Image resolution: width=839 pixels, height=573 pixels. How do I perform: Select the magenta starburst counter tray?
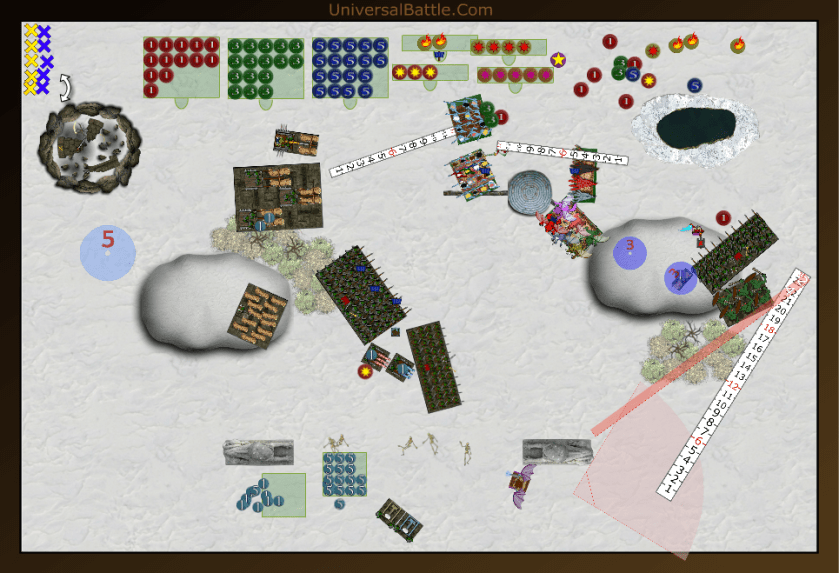pyautogui.click(x=515, y=75)
